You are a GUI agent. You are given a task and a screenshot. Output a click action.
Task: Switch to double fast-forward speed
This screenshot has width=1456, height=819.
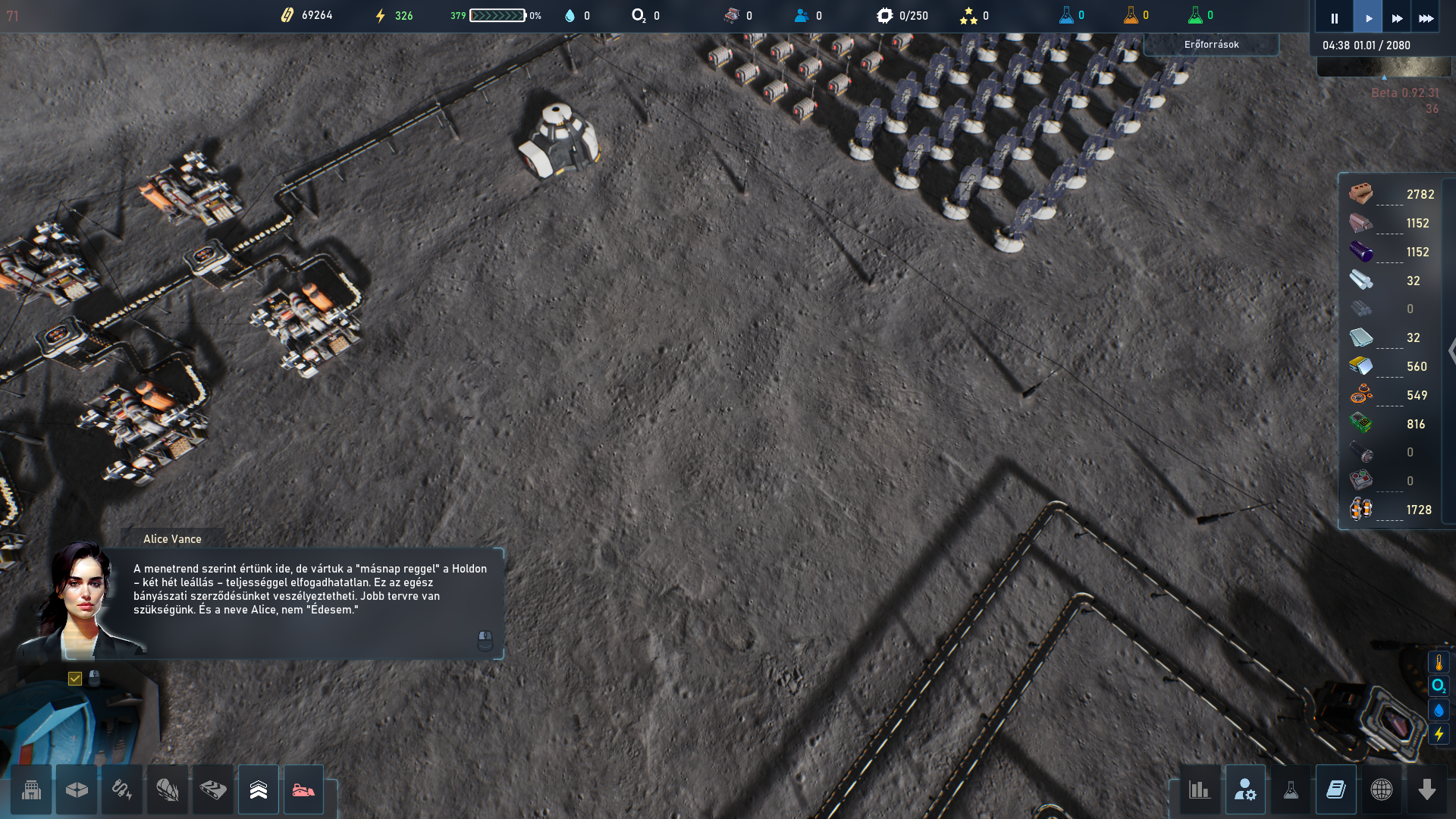1397,18
